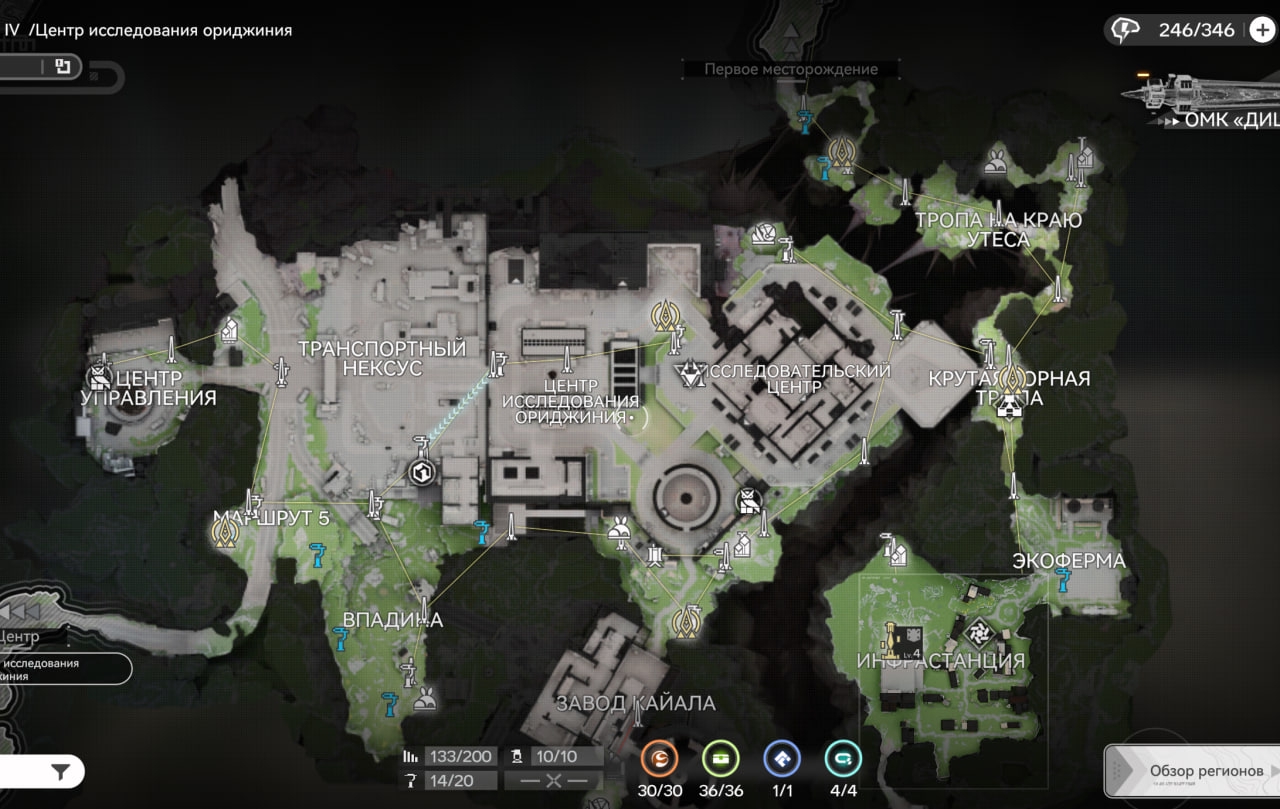Select the player location marker
This screenshot has height=809, width=1280.
click(421, 472)
